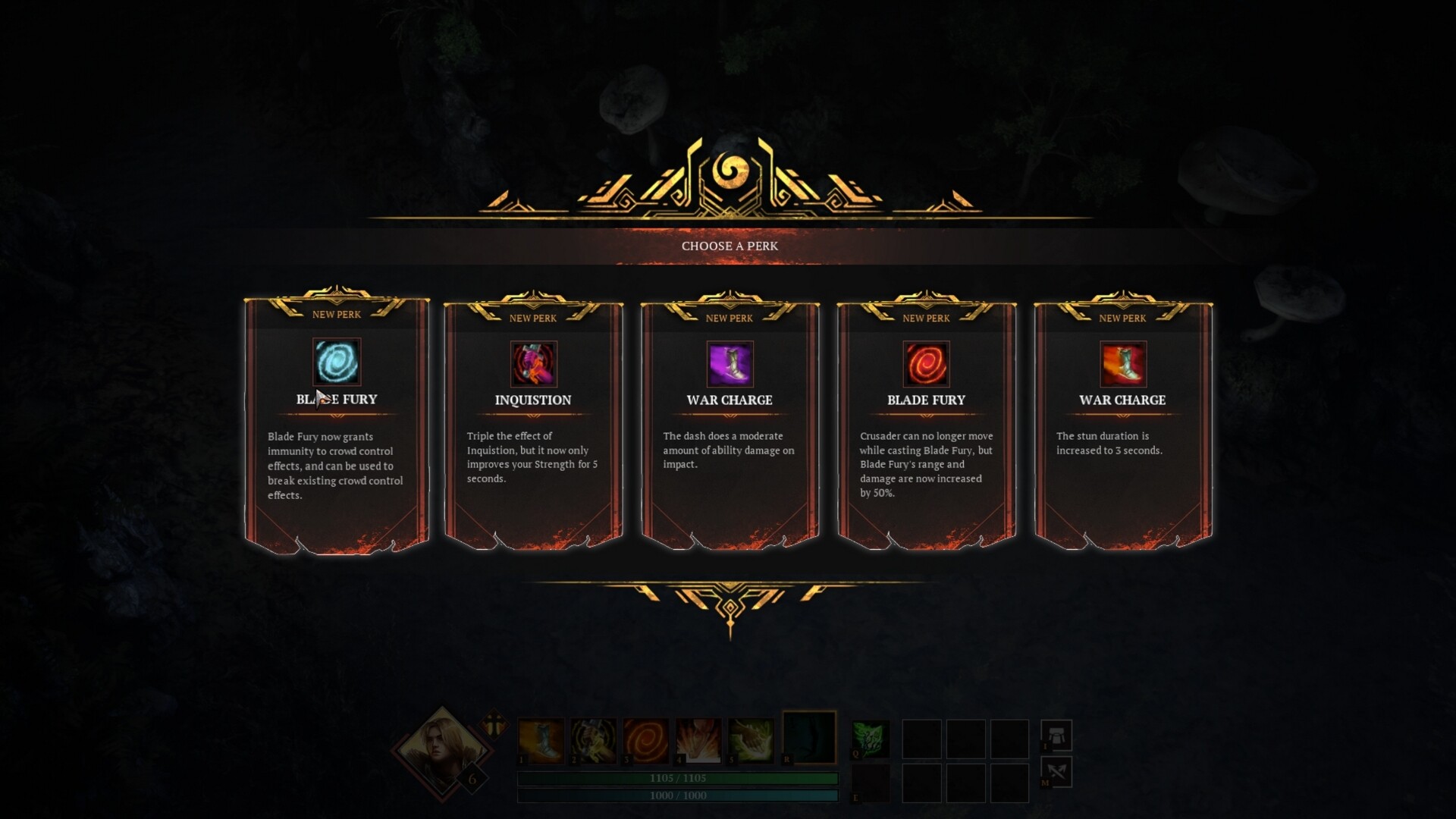Click the cross emblem beside the portrait
Image resolution: width=1456 pixels, height=819 pixels.
coord(494,723)
